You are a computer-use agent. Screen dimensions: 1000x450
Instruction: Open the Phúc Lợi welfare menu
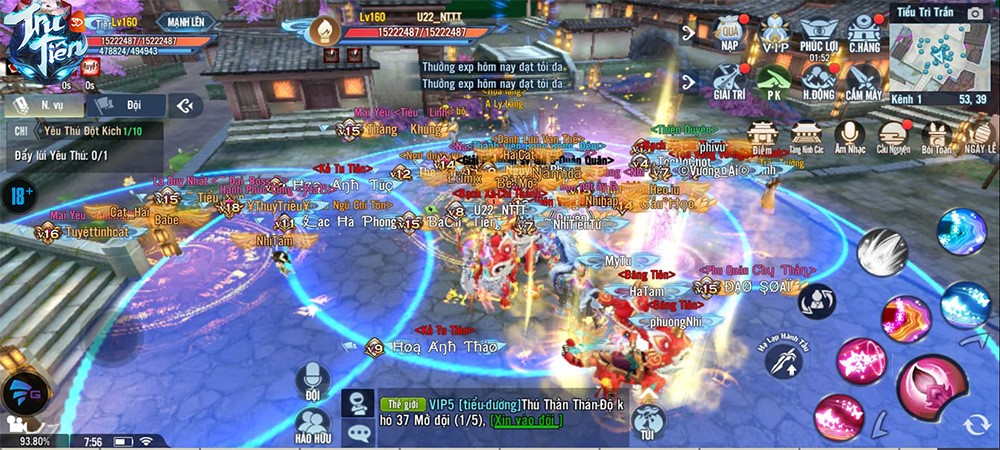pyautogui.click(x=819, y=33)
